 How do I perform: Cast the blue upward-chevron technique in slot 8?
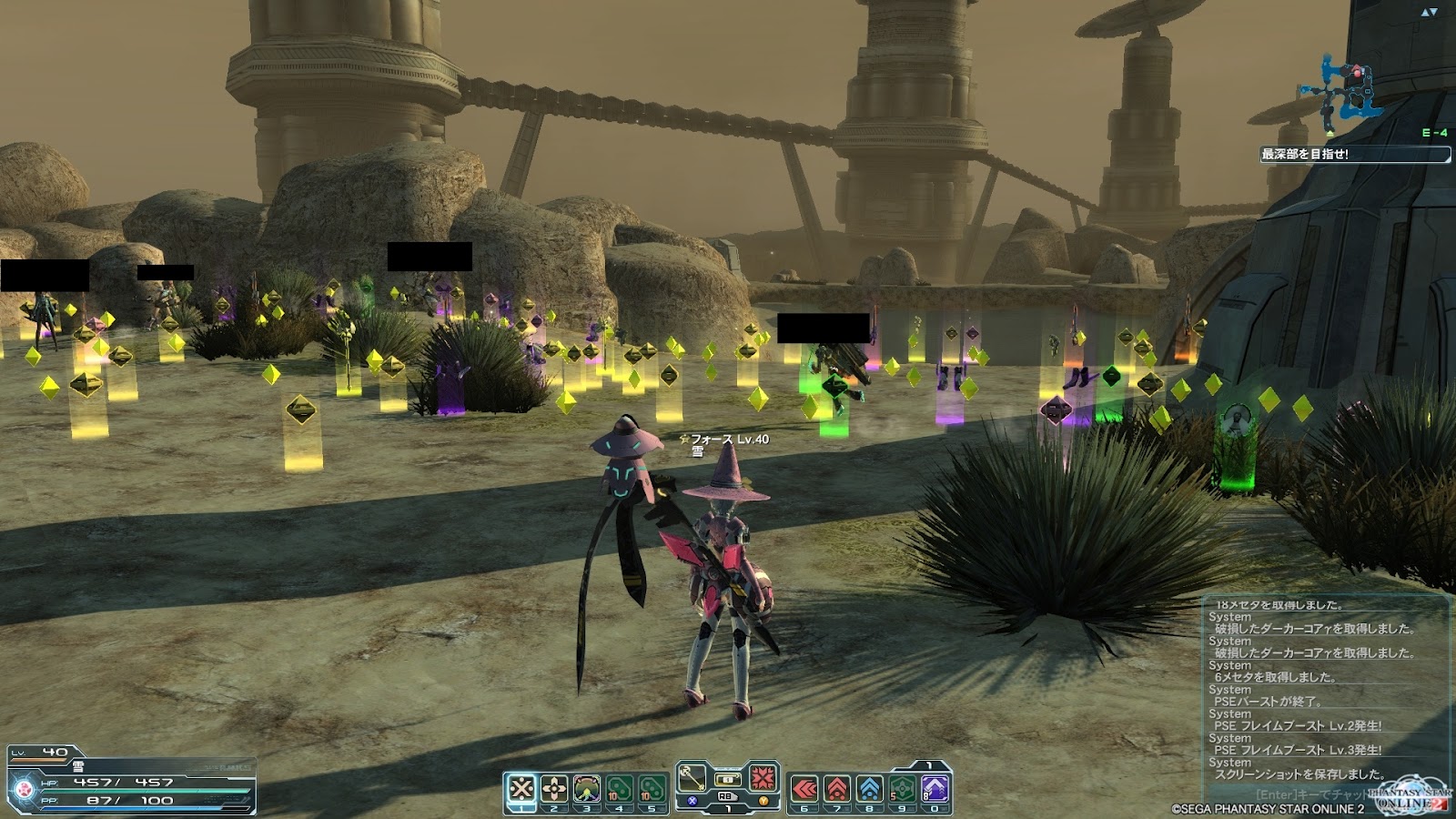tap(870, 788)
